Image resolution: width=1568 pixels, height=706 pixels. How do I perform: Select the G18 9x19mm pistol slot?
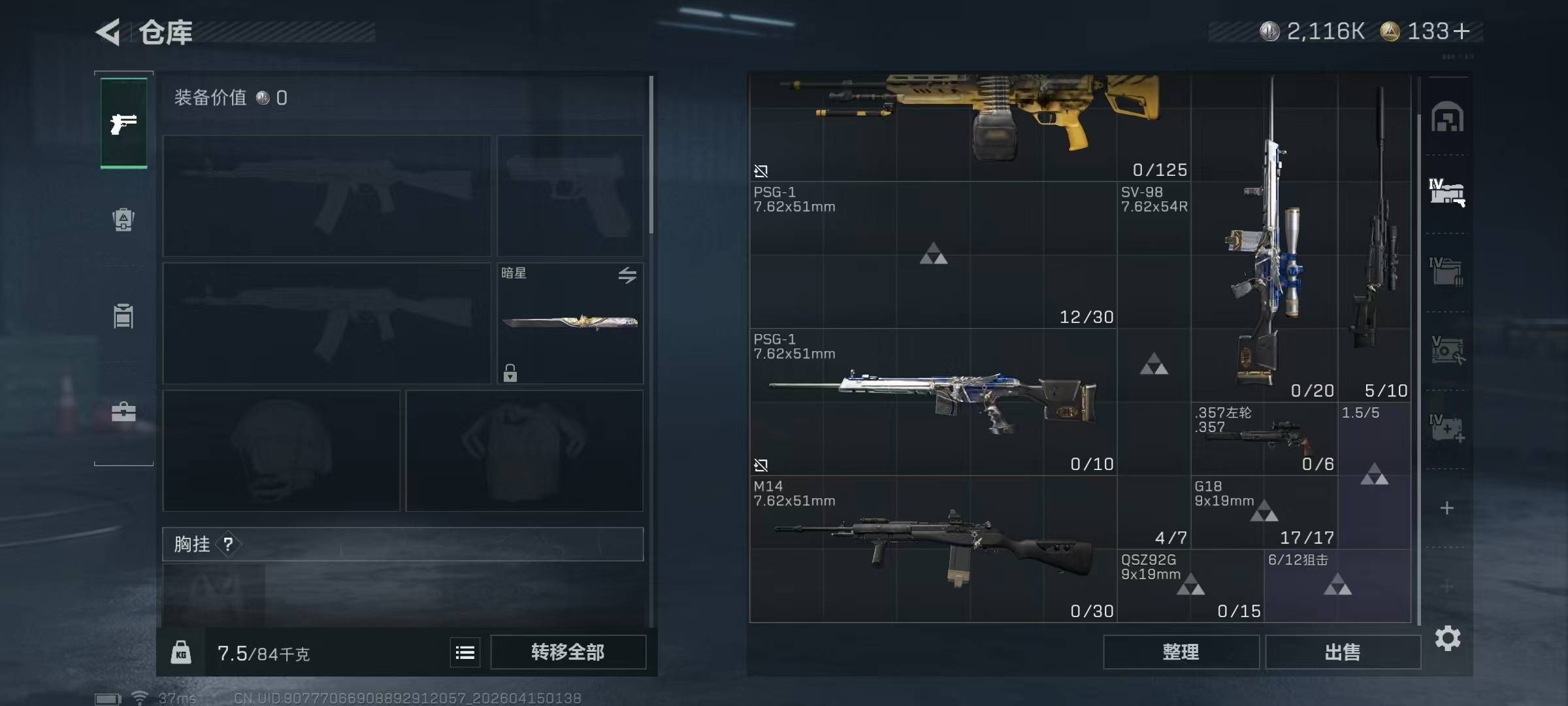point(1264,512)
